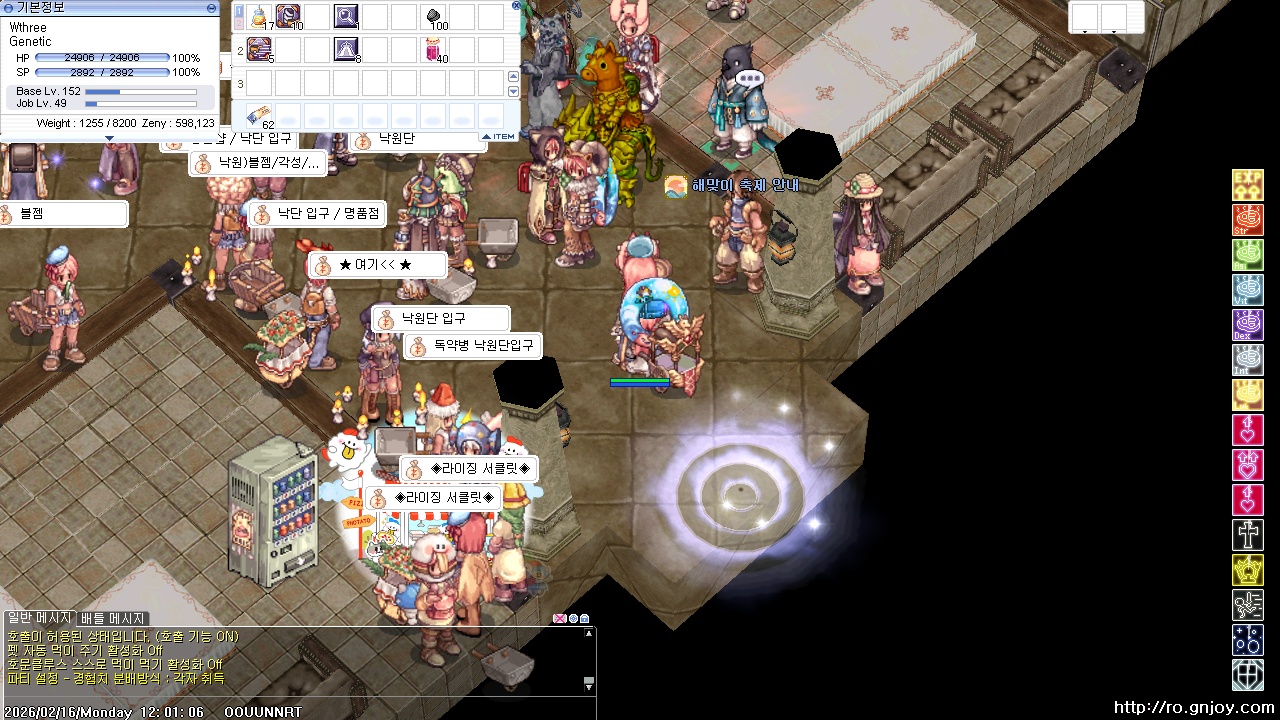Use the pink potion with count 40
This screenshot has height=720, width=1280.
(434, 48)
